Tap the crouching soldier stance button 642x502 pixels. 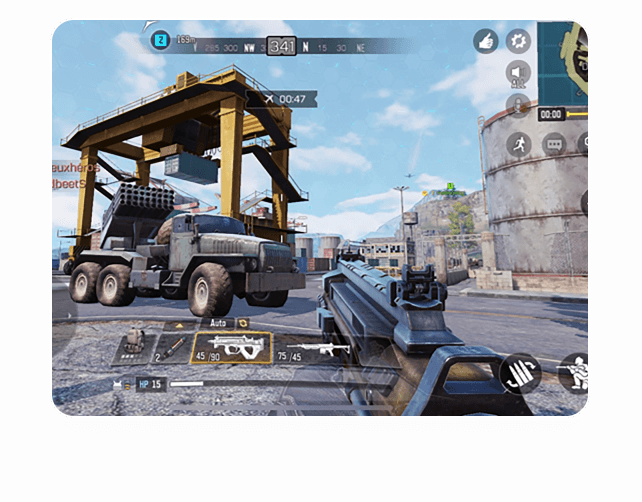575,371
